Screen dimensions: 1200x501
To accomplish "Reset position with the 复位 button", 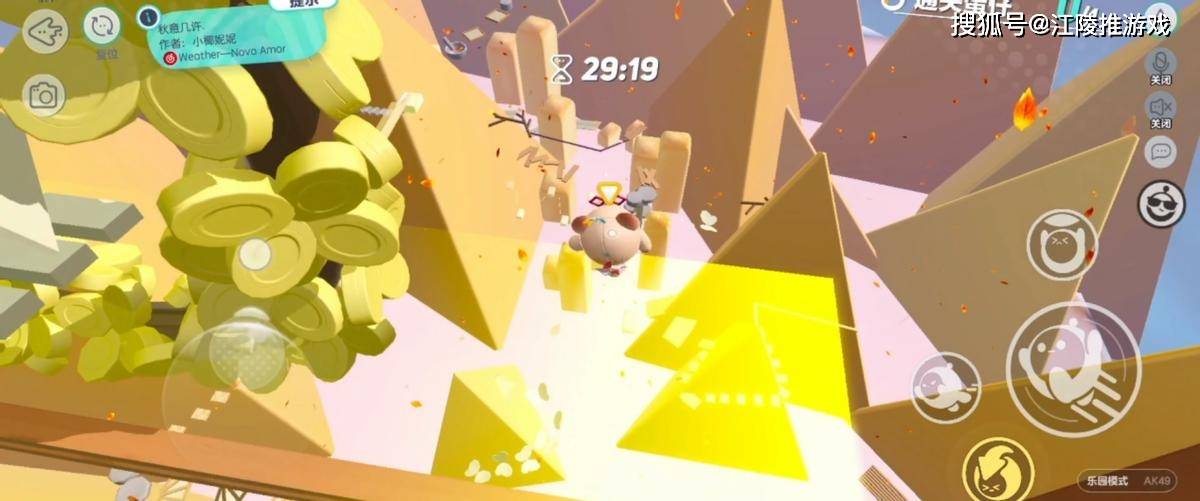I will [102, 28].
